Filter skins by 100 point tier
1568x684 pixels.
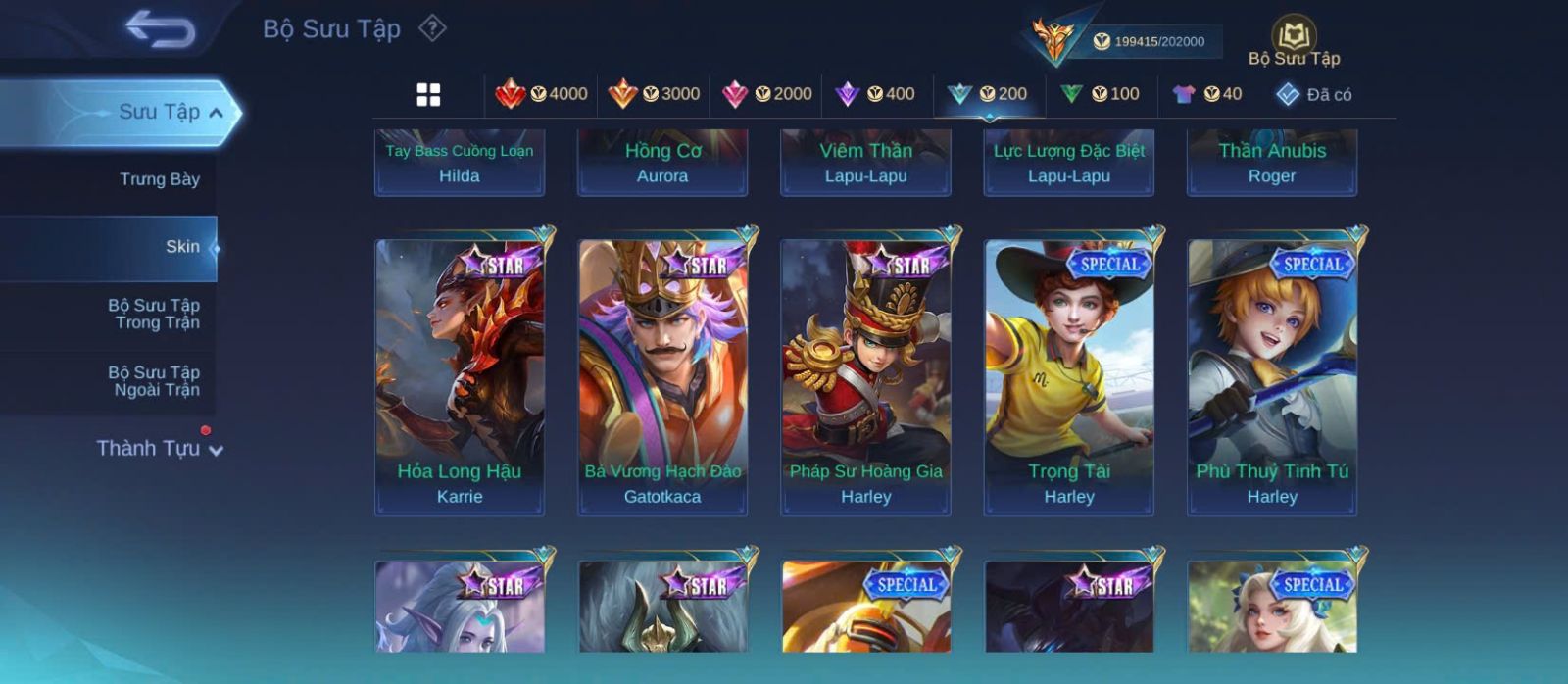click(x=1100, y=94)
